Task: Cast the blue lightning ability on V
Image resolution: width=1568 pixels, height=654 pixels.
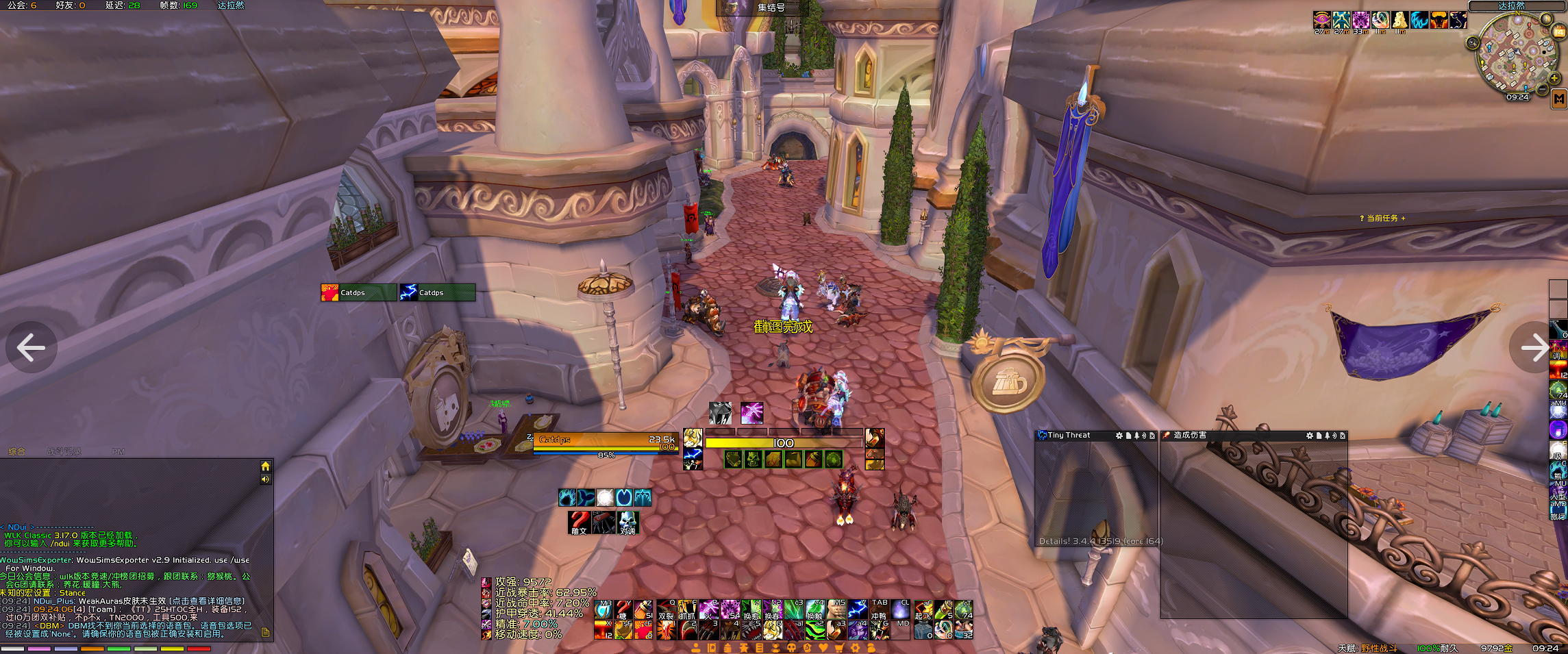Action: point(858,610)
